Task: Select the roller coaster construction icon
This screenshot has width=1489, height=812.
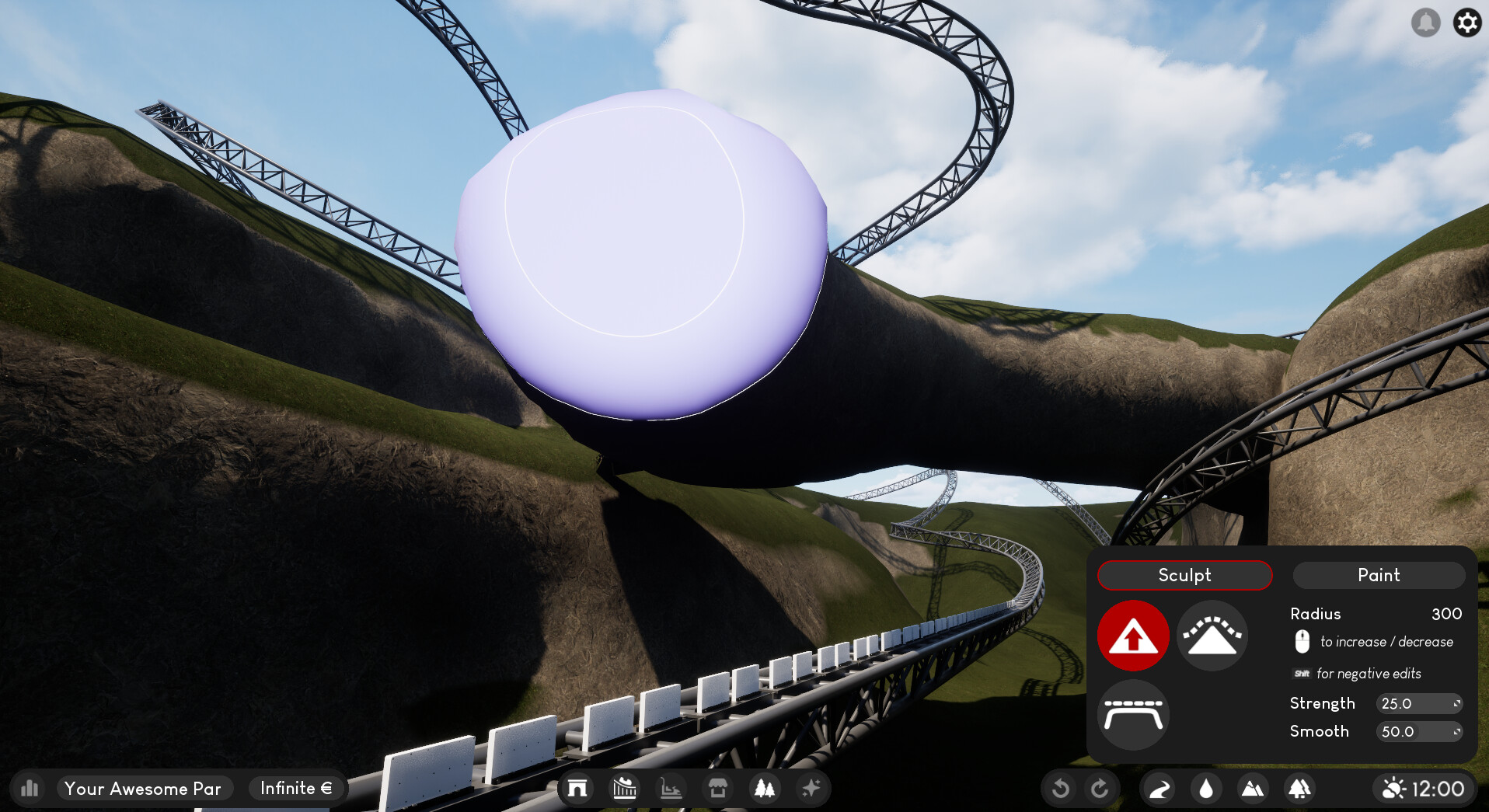Action: pos(625,788)
